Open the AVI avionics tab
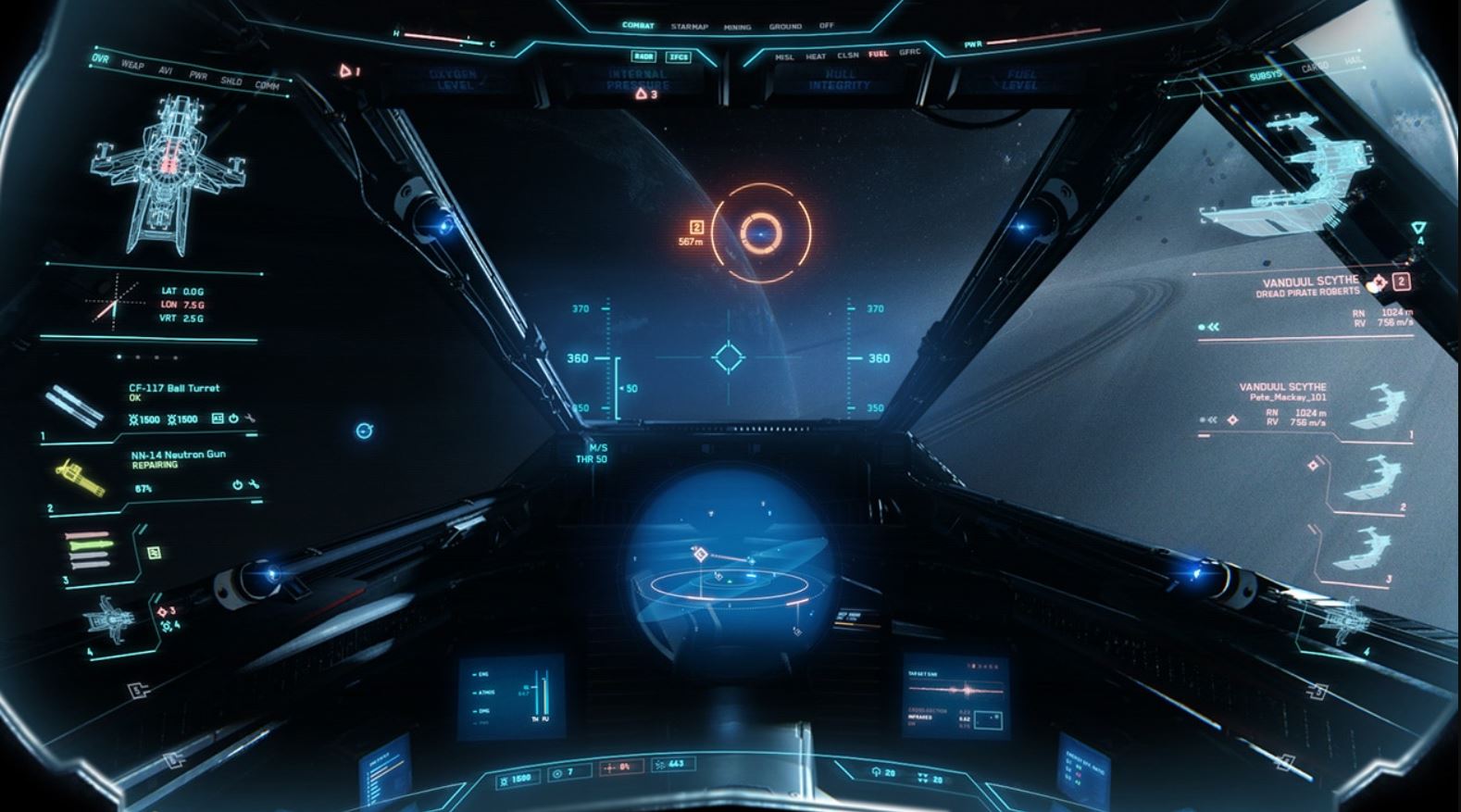Image resolution: width=1461 pixels, height=812 pixels. pyautogui.click(x=166, y=70)
